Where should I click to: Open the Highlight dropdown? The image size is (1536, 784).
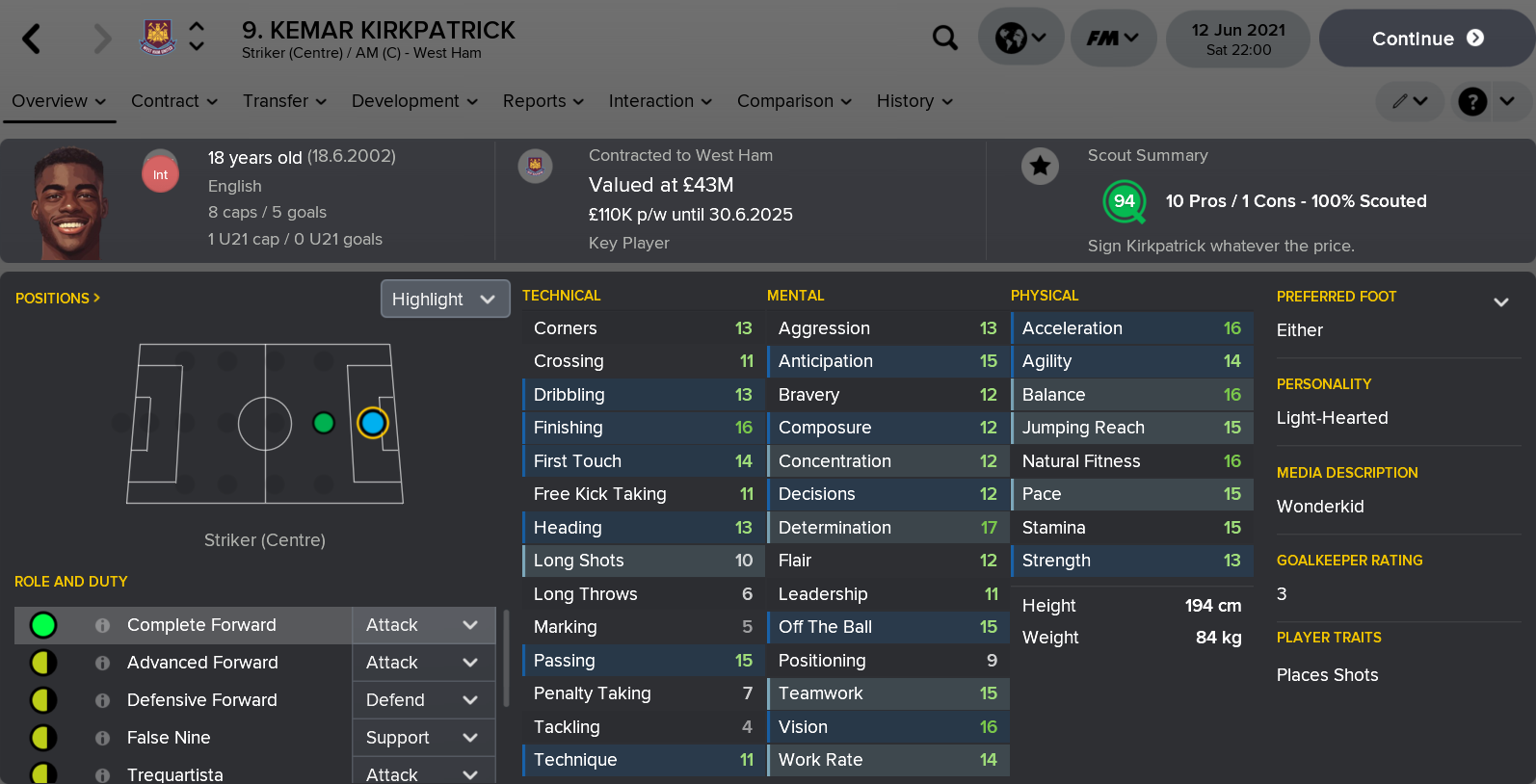coord(444,300)
